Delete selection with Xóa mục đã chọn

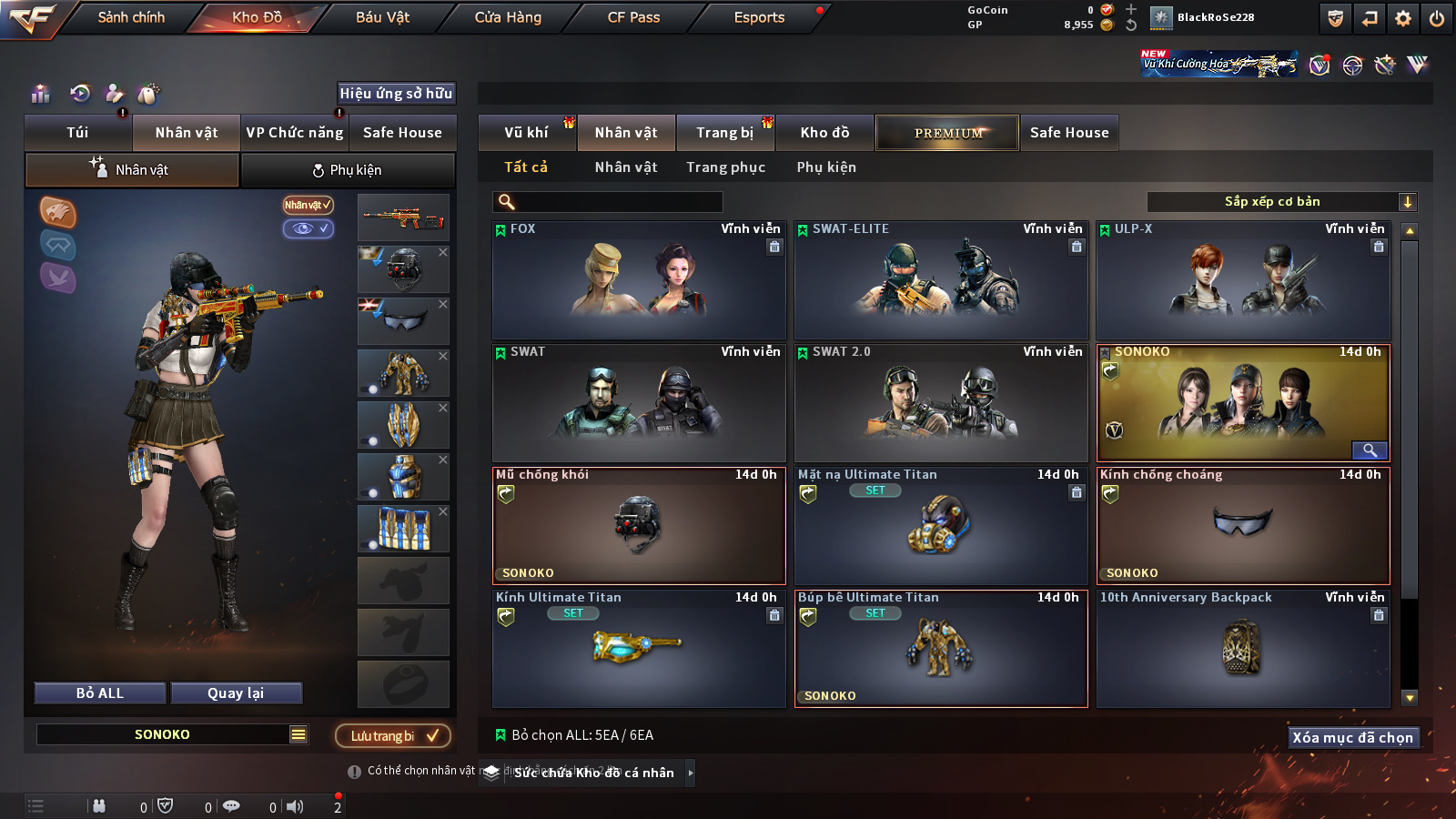(1352, 737)
